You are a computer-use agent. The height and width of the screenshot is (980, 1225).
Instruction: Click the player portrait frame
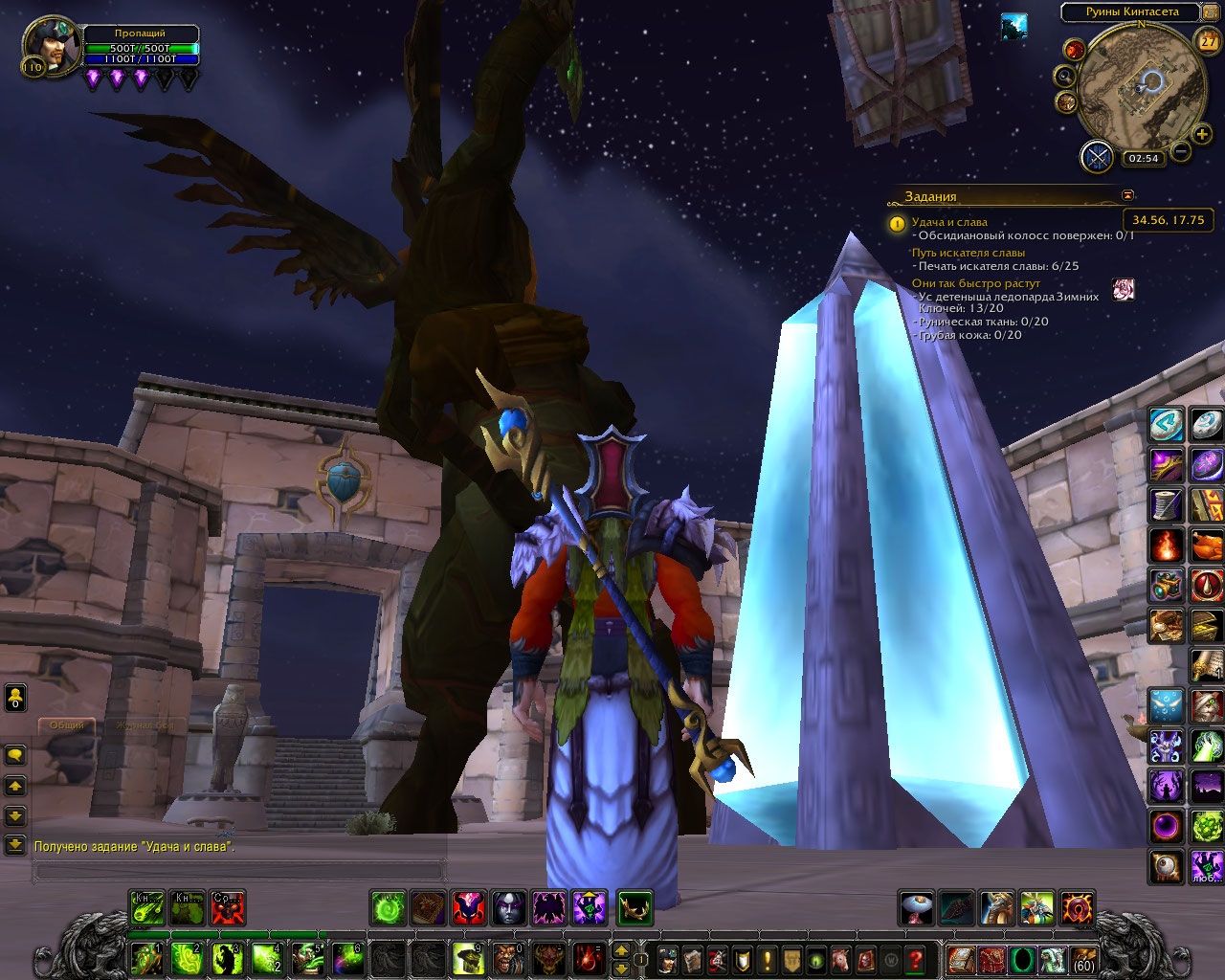pos(53,44)
